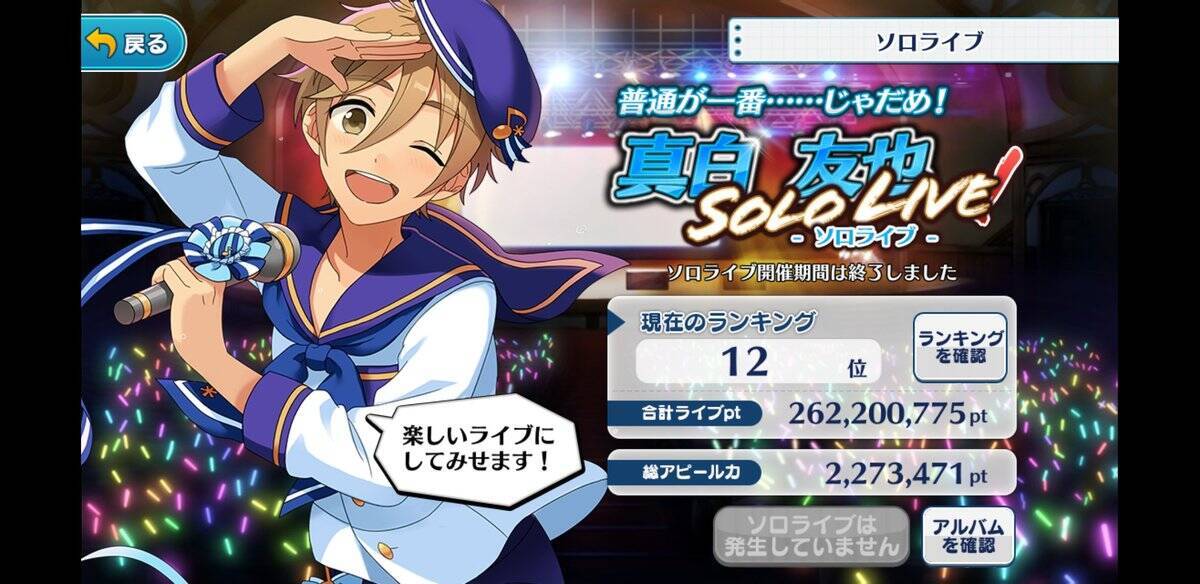This screenshot has height=584, width=1200.
Task: Open the アルバムを確認 album button
Action: [967, 535]
